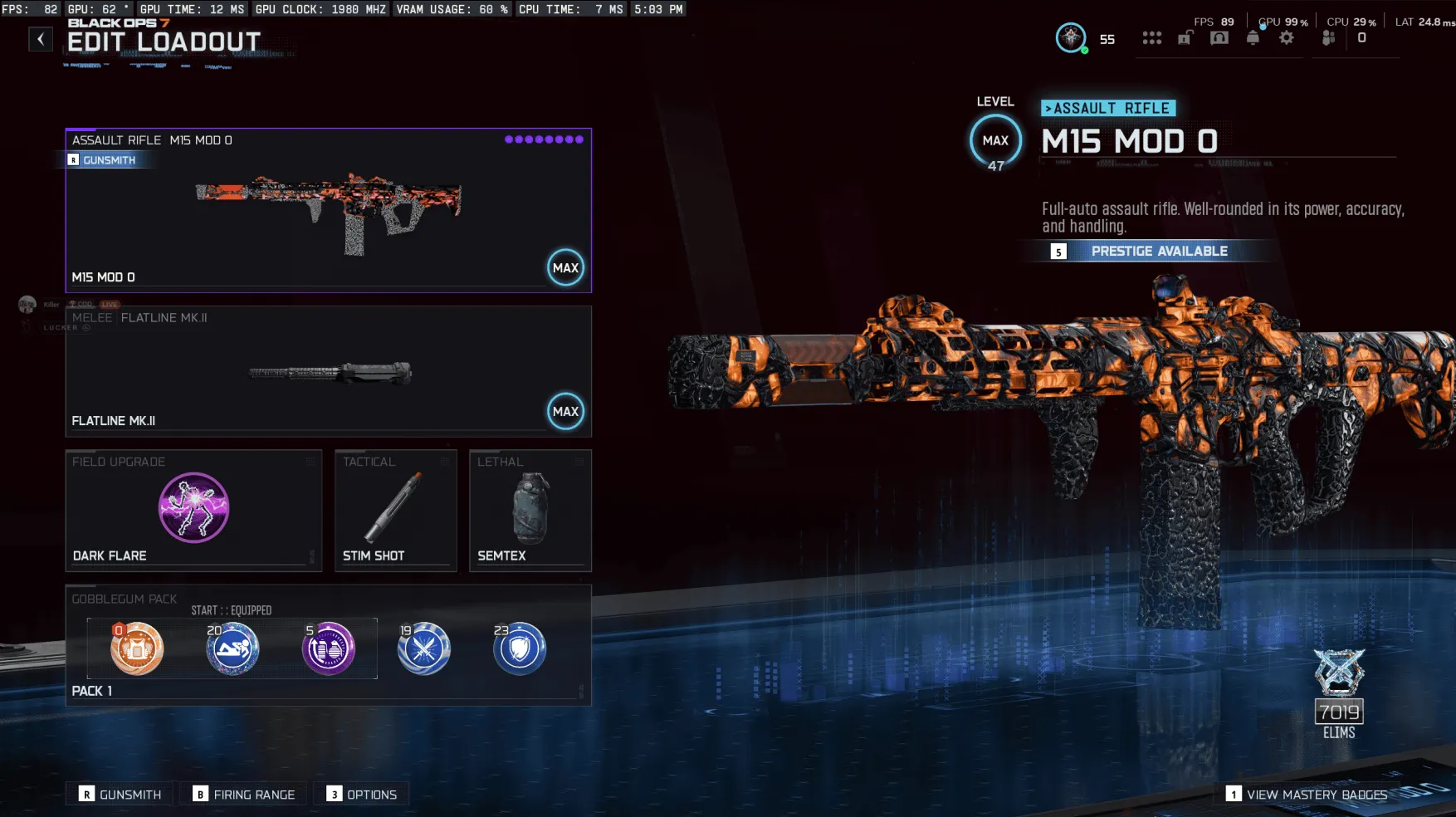This screenshot has width=1456, height=817.
Task: Open the channels grid icon
Action: [1152, 38]
